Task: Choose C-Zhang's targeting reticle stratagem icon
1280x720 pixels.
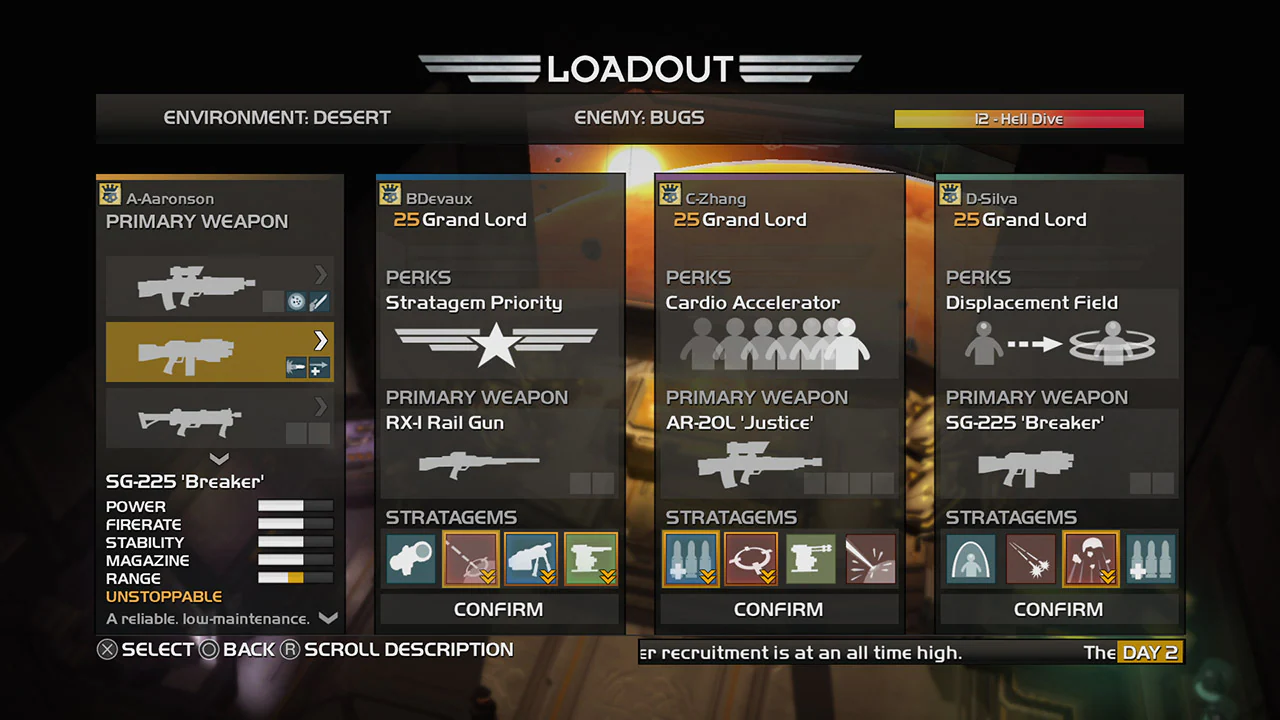Action: click(750, 559)
